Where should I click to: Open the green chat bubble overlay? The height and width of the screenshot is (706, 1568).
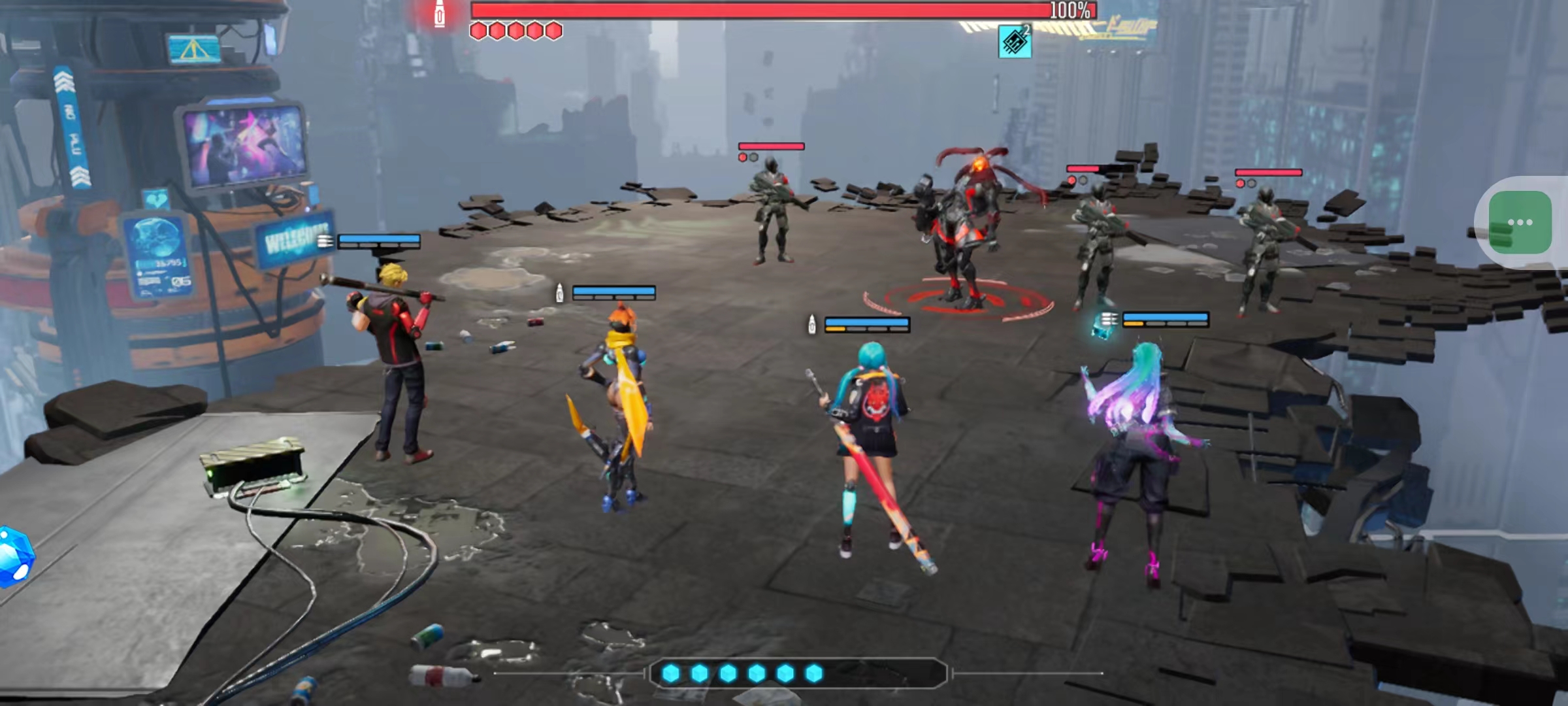point(1520,223)
